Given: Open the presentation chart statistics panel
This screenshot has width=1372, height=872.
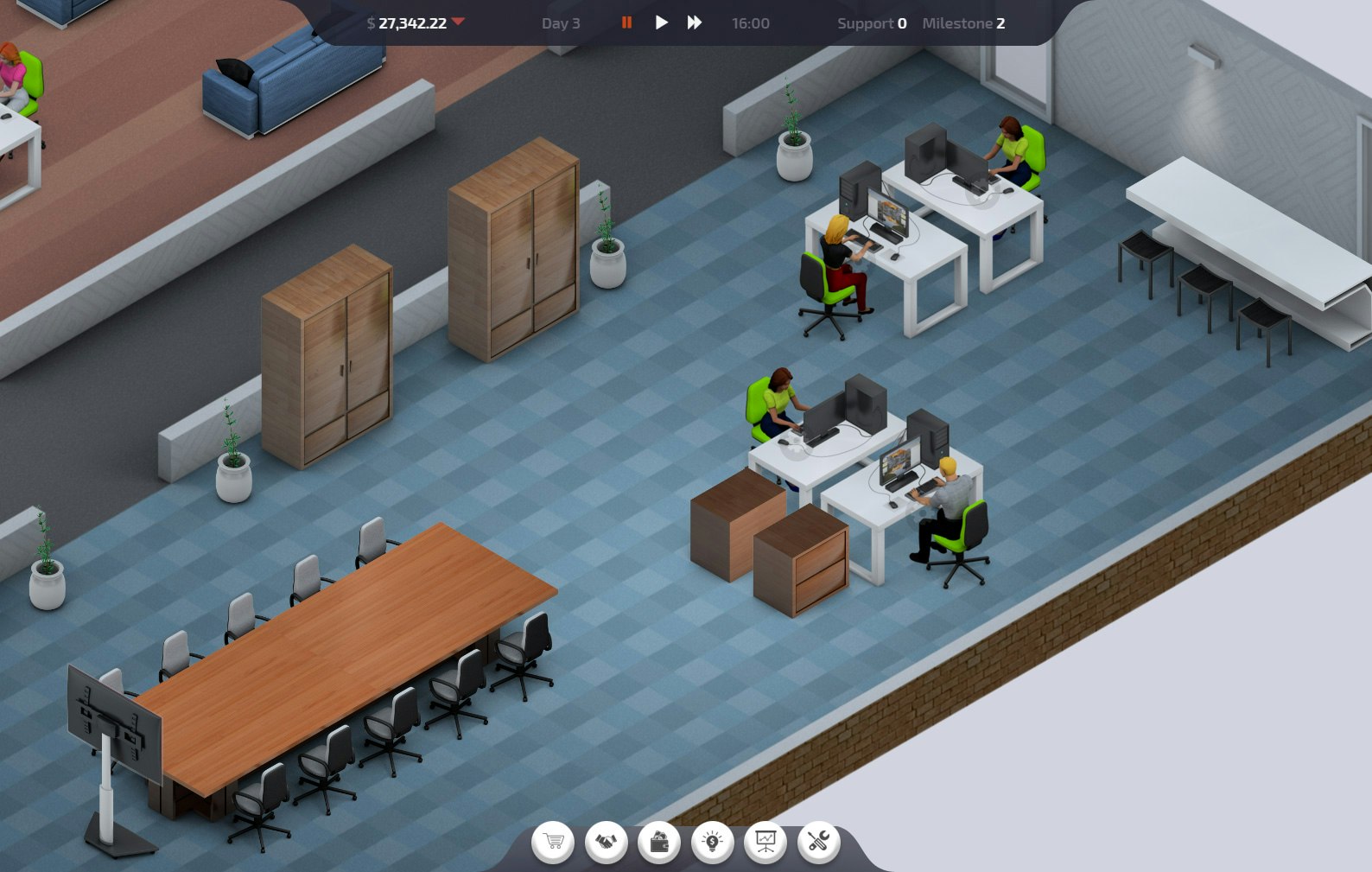Looking at the screenshot, I should point(766,842).
